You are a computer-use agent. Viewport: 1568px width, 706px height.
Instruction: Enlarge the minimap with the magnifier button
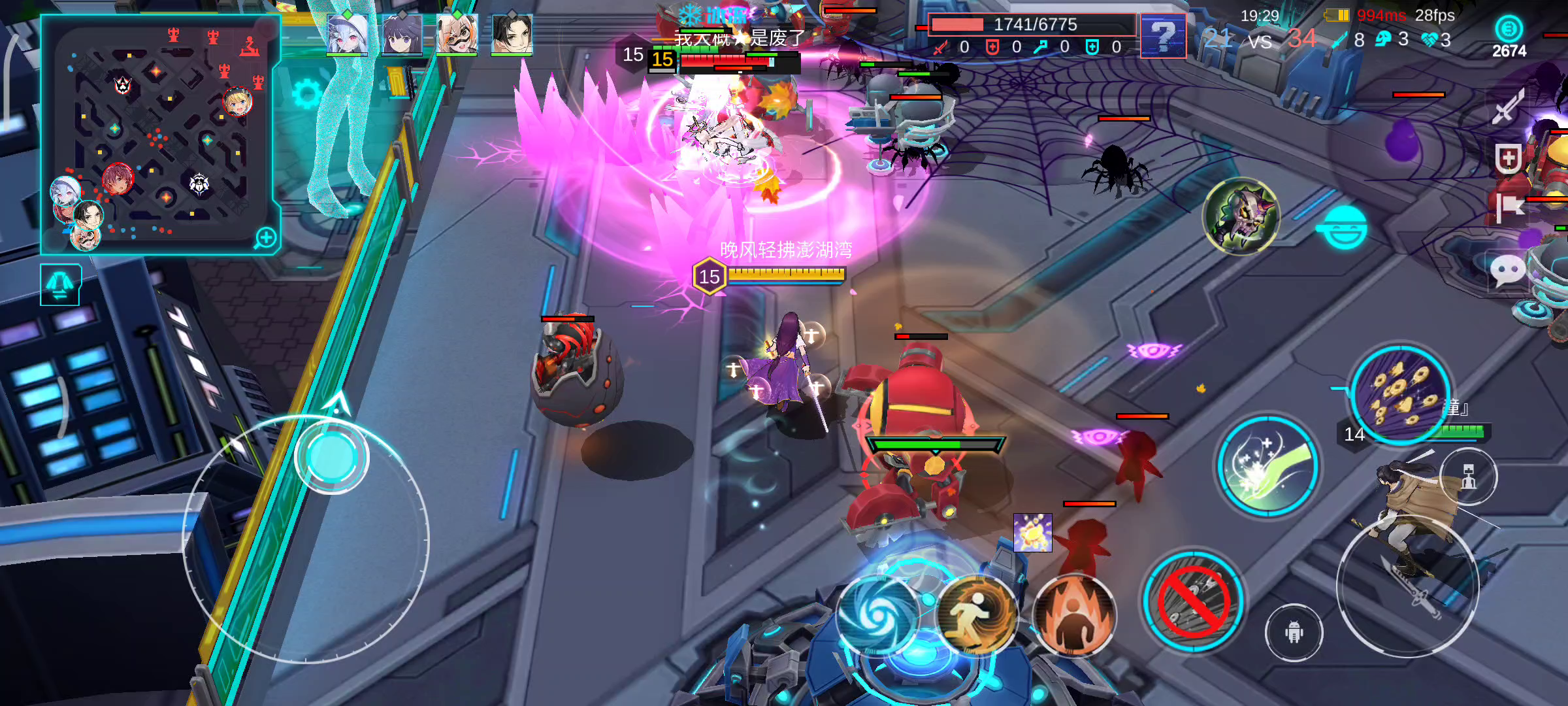click(266, 238)
